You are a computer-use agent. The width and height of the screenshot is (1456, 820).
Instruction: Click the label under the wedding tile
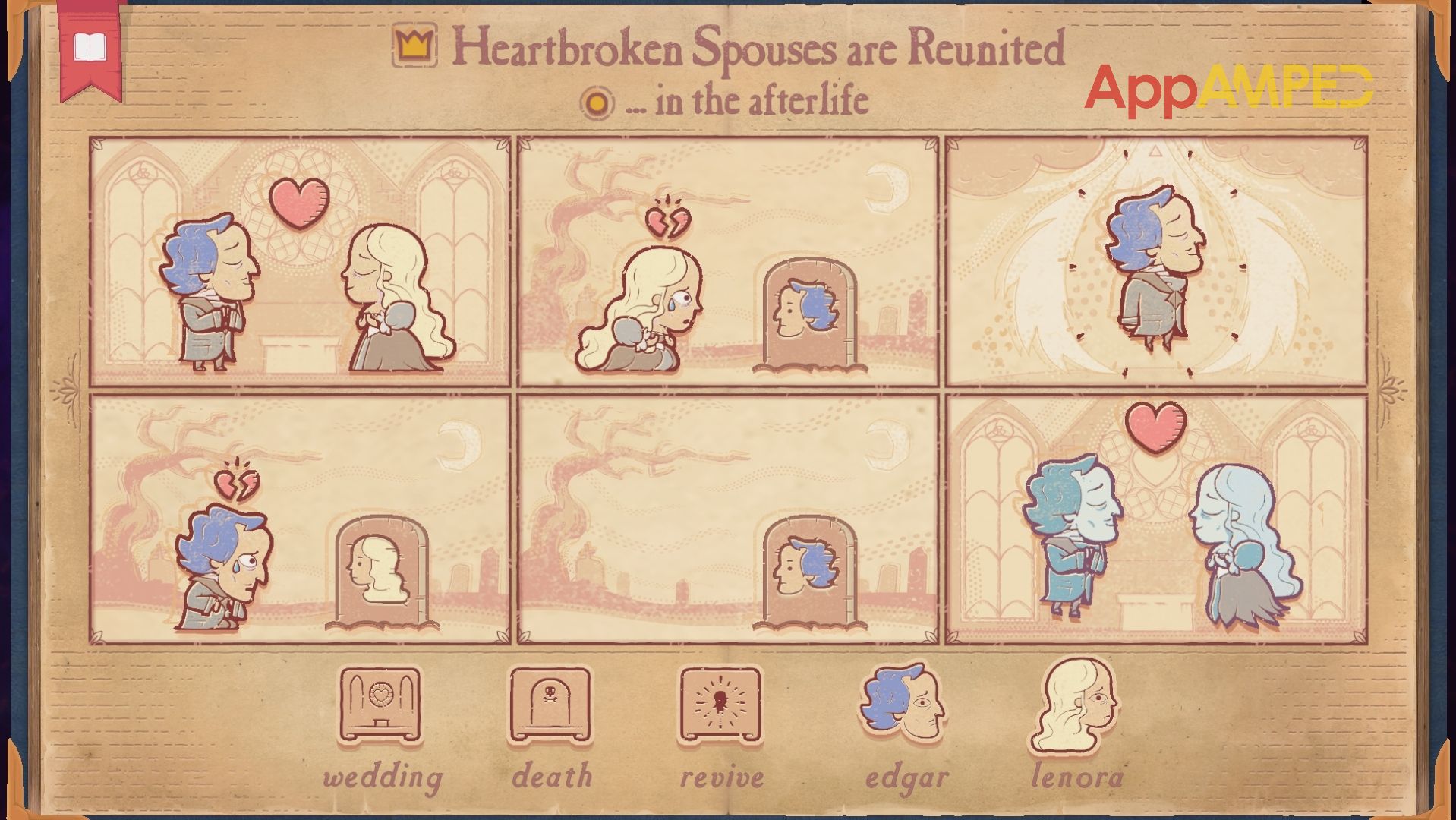[x=382, y=776]
